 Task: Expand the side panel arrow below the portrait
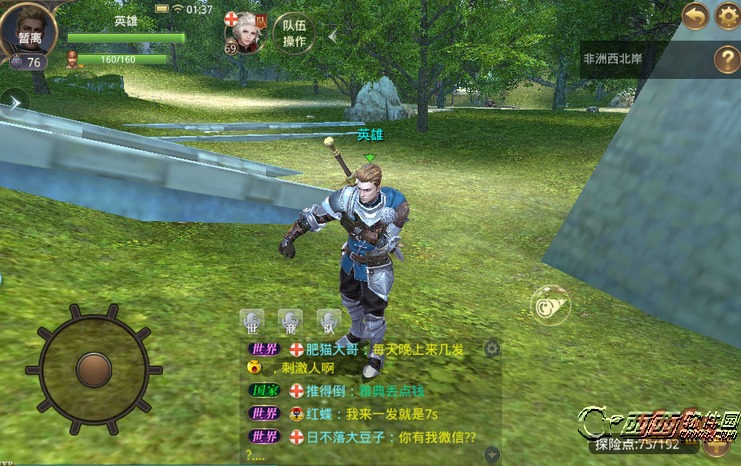tap(14, 100)
